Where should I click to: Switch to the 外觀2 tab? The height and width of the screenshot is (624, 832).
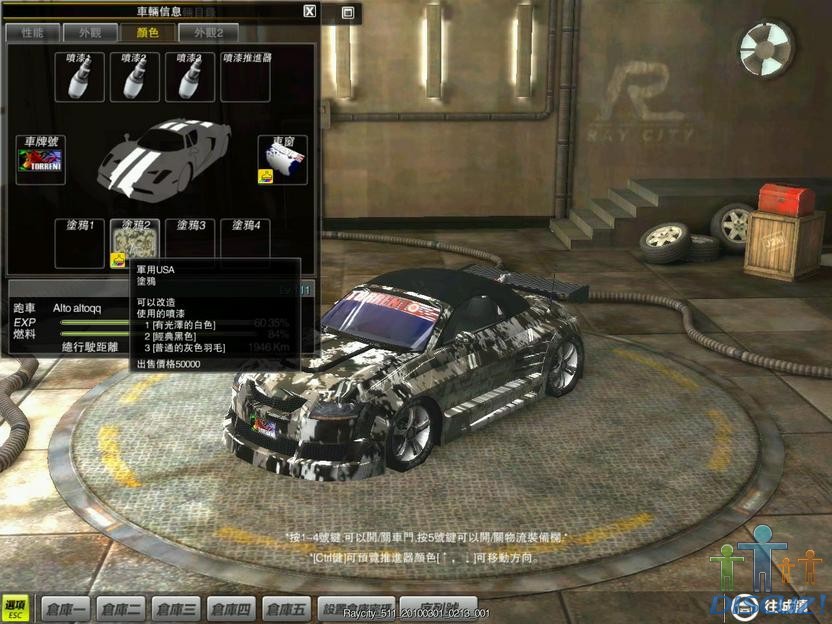pyautogui.click(x=209, y=32)
